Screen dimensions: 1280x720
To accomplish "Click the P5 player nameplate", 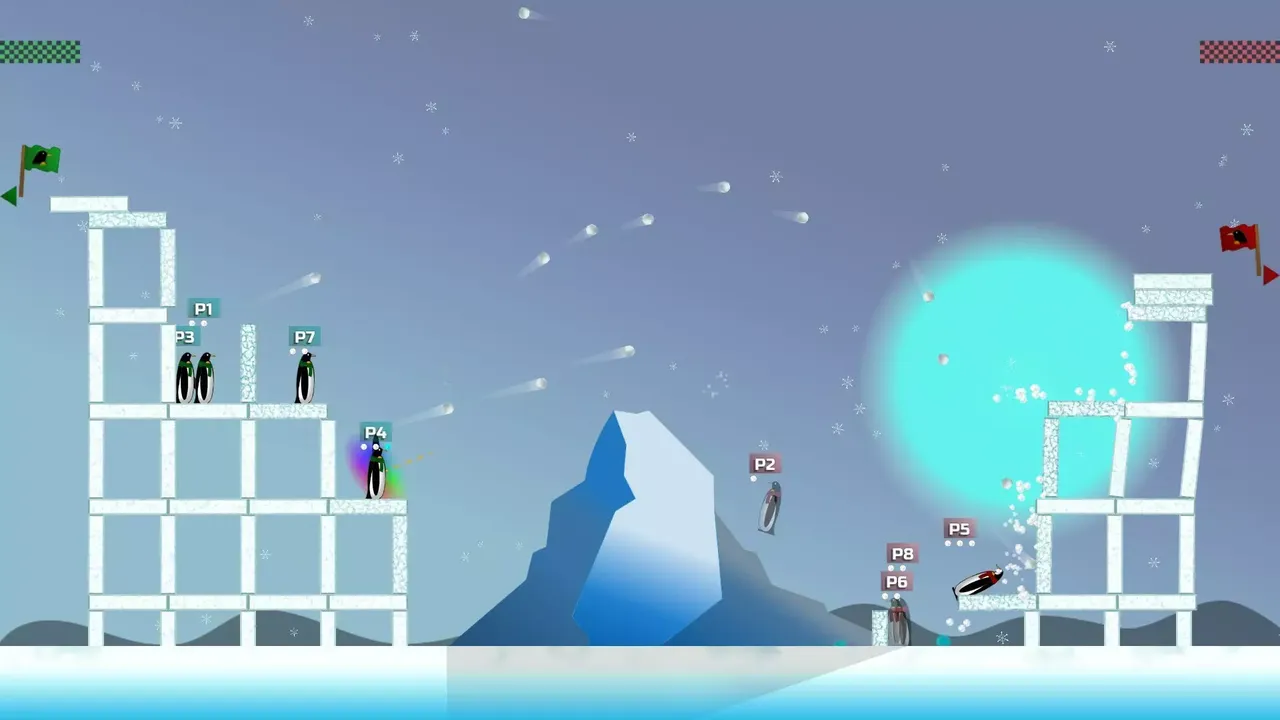I will (x=960, y=529).
